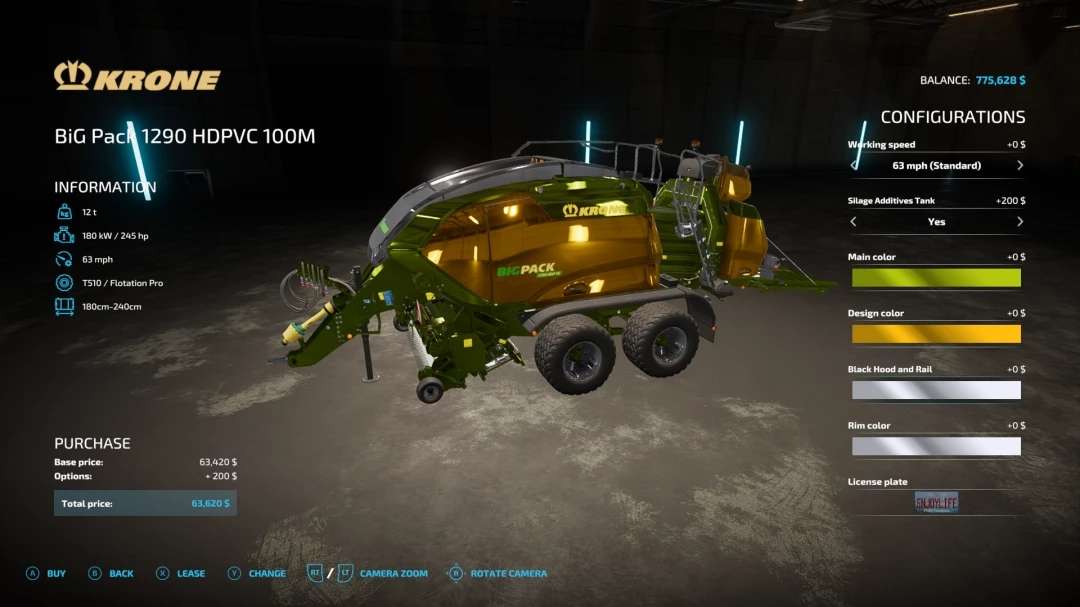Buy the BiG Pack baler
This screenshot has height=607, width=1080.
coord(46,574)
